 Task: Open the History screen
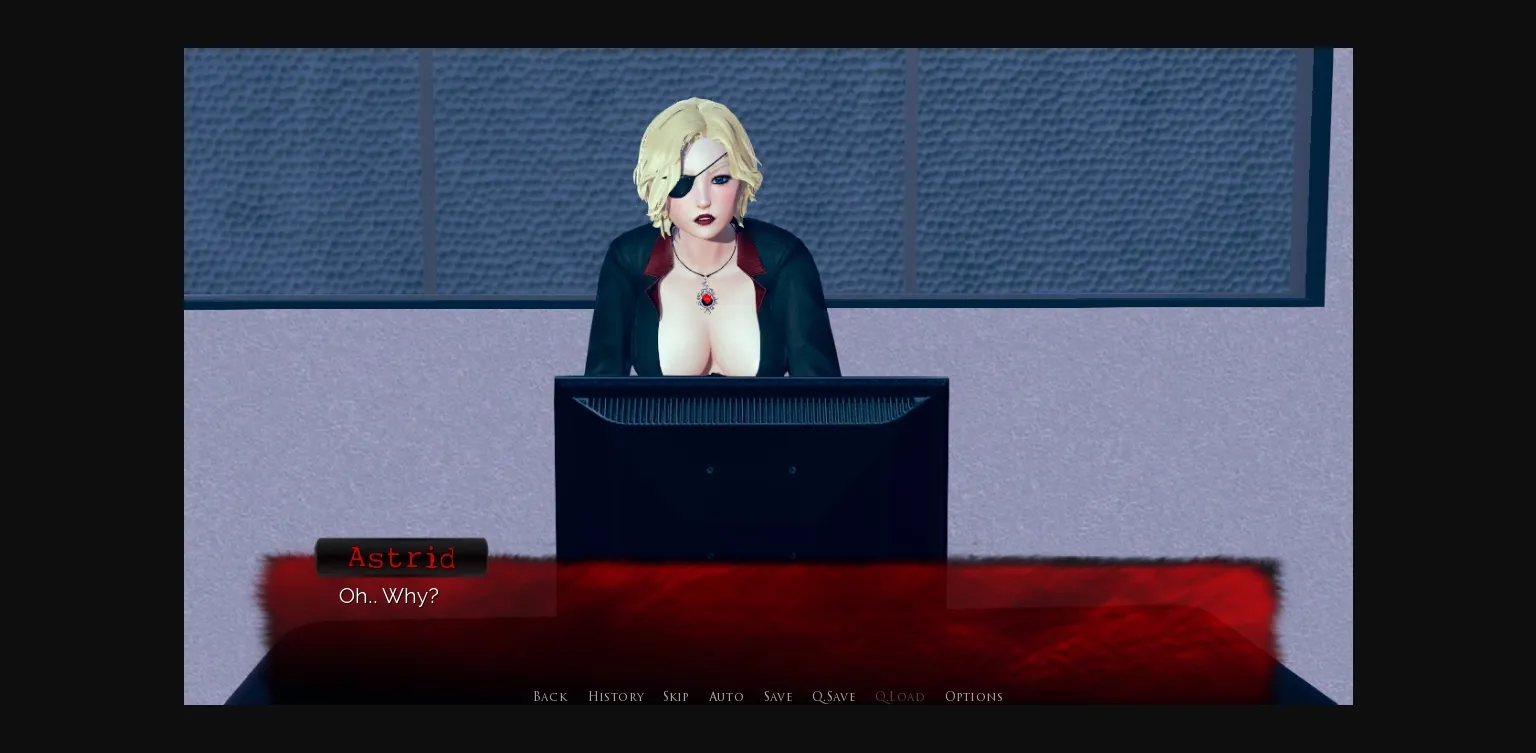click(616, 696)
